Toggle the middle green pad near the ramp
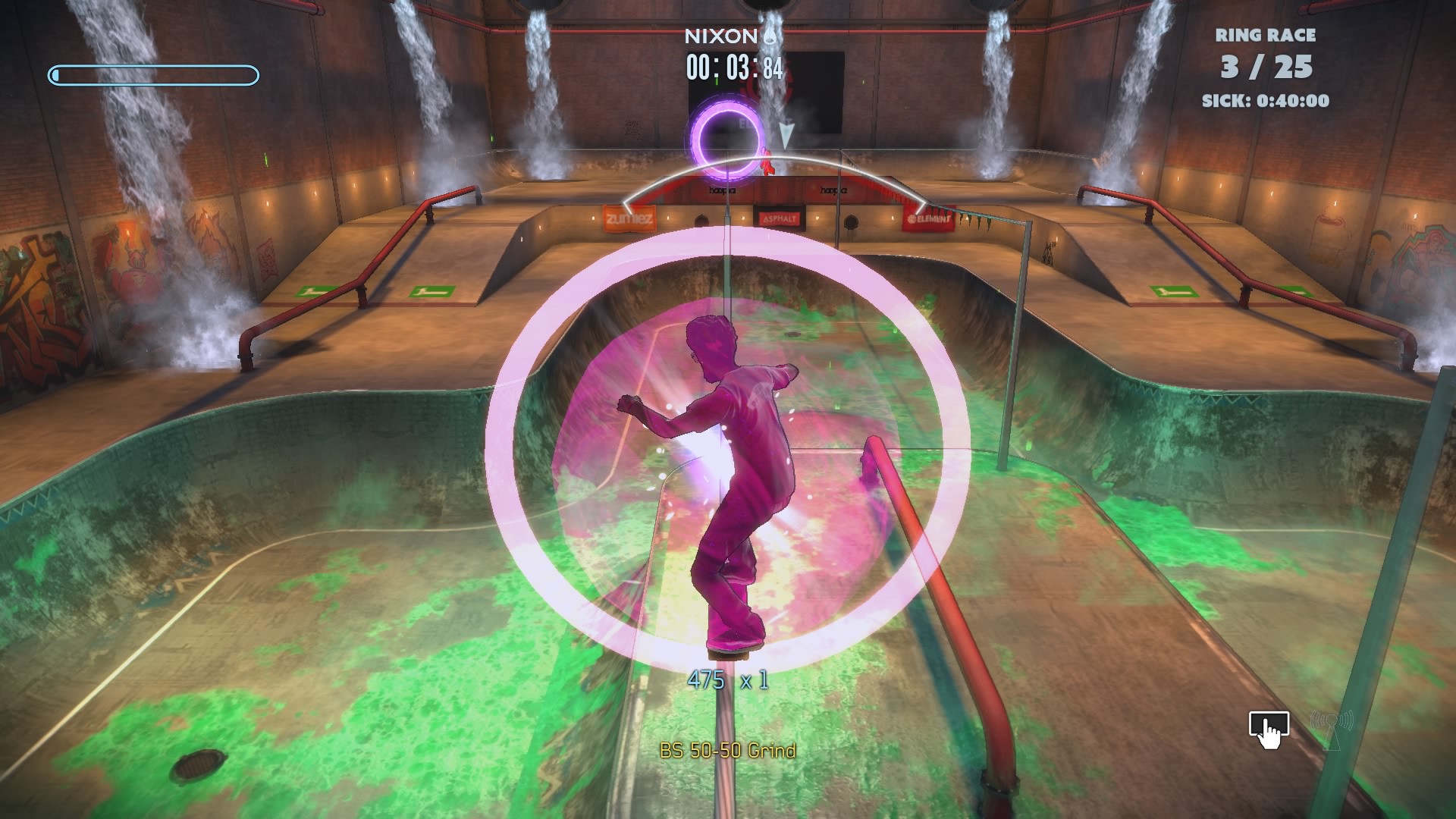Screen dimensions: 1456x819 click(431, 290)
